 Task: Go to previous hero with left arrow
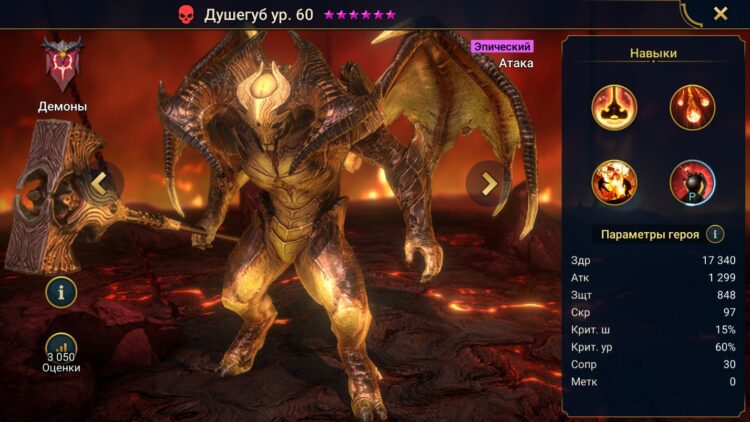click(x=100, y=182)
